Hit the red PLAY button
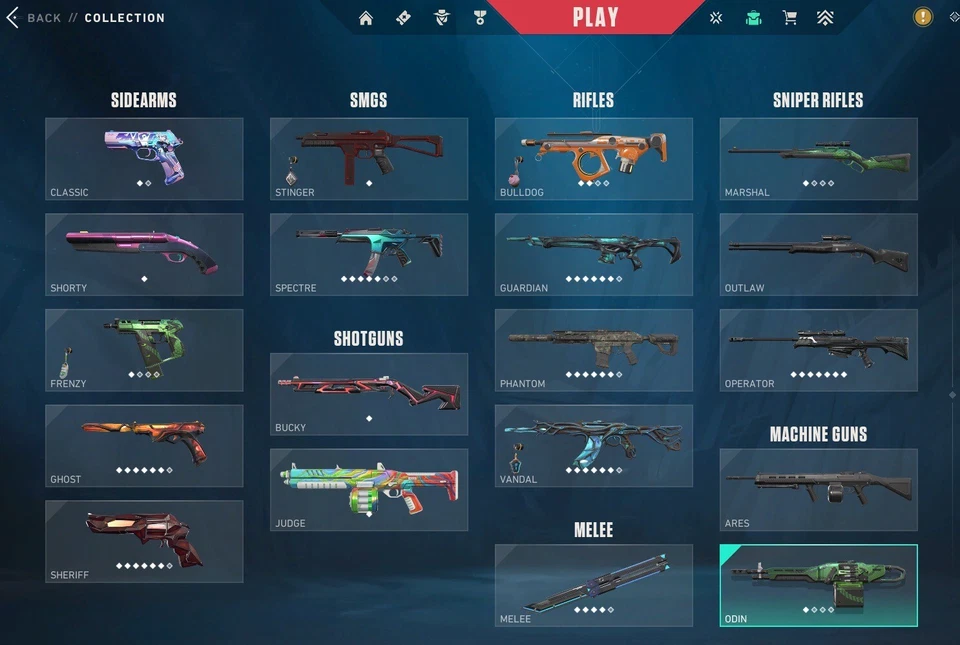This screenshot has width=960, height=645. [595, 17]
